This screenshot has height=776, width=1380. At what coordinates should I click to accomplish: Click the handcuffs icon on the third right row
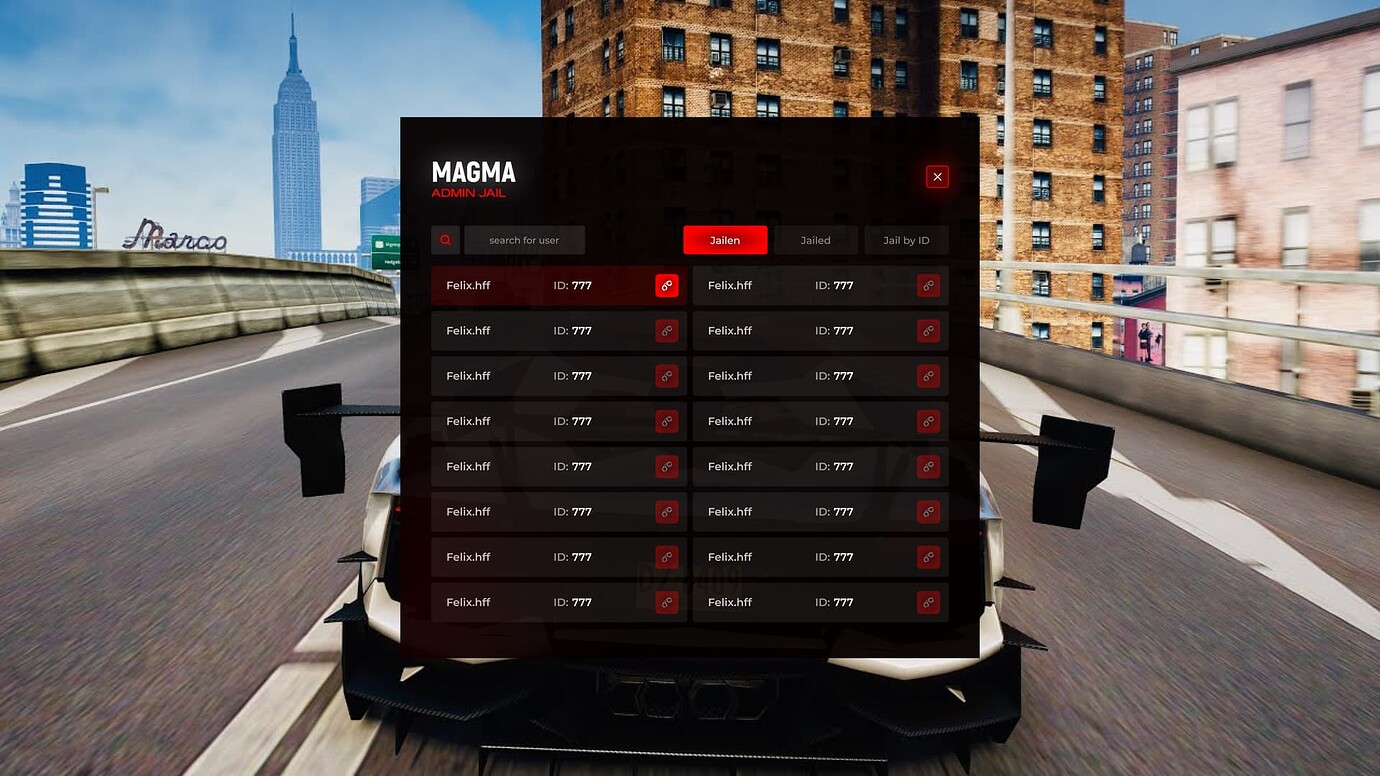click(929, 376)
